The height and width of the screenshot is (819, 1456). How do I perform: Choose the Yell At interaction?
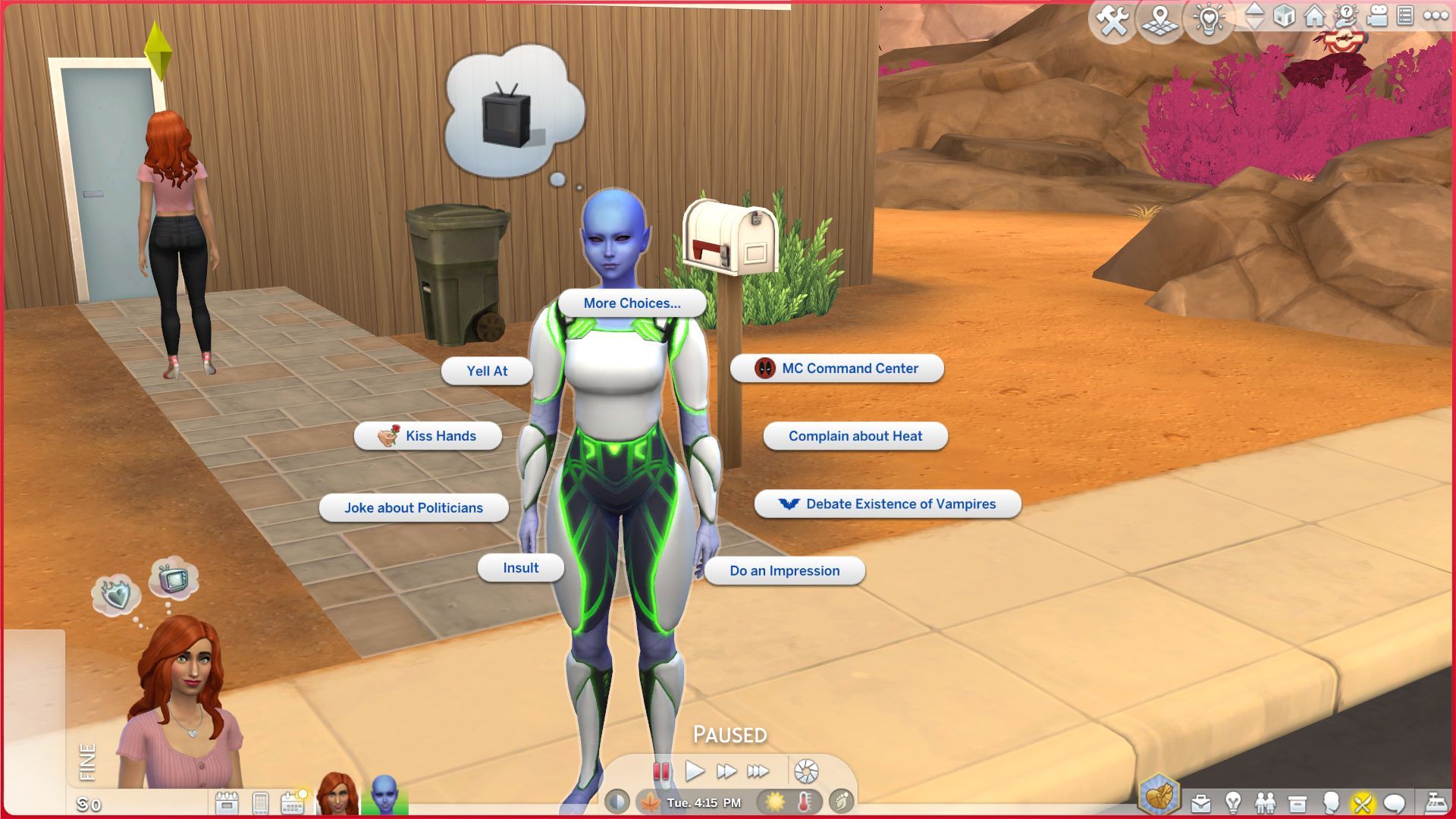[488, 371]
